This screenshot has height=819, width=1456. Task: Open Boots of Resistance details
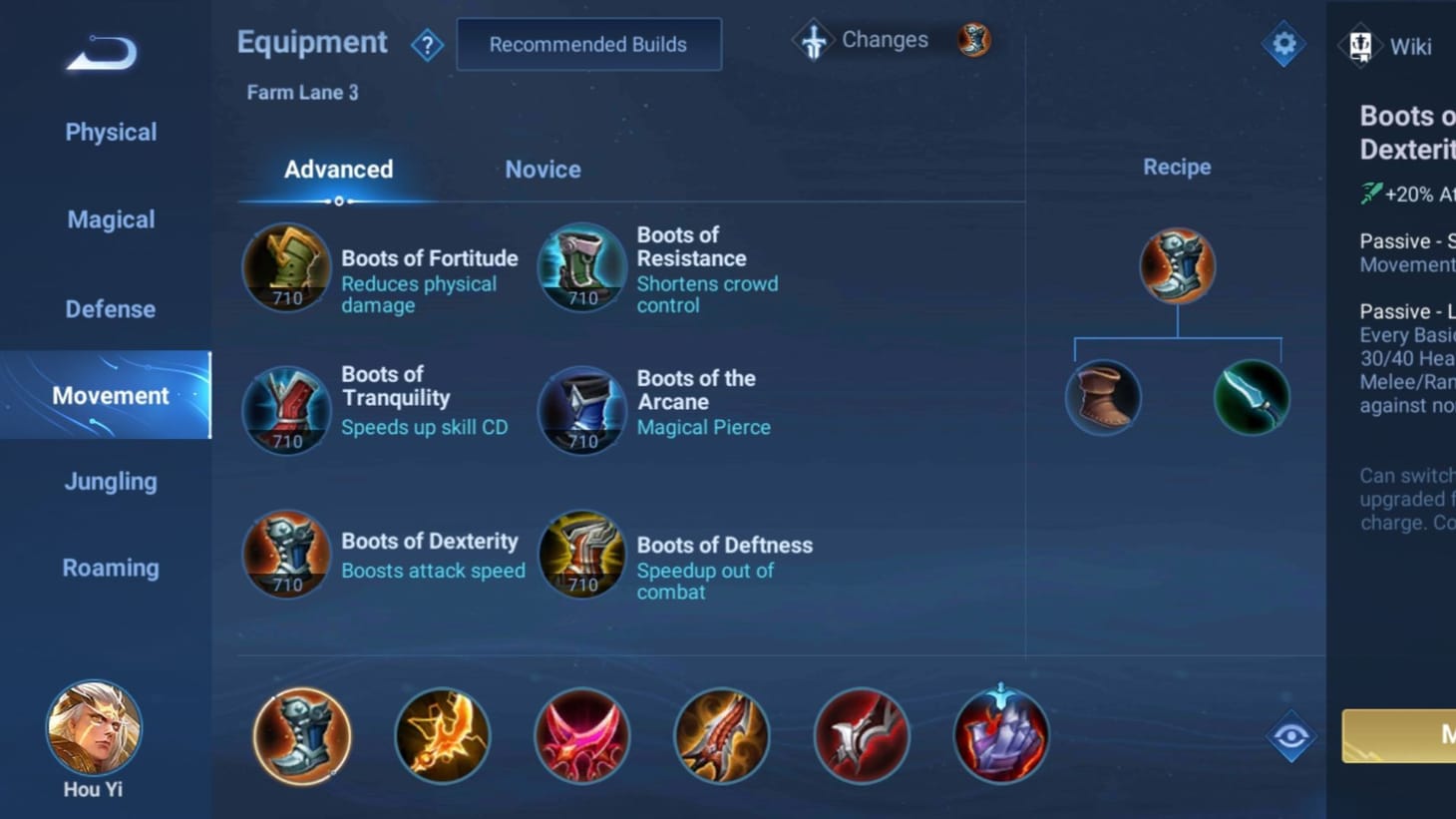(x=582, y=267)
